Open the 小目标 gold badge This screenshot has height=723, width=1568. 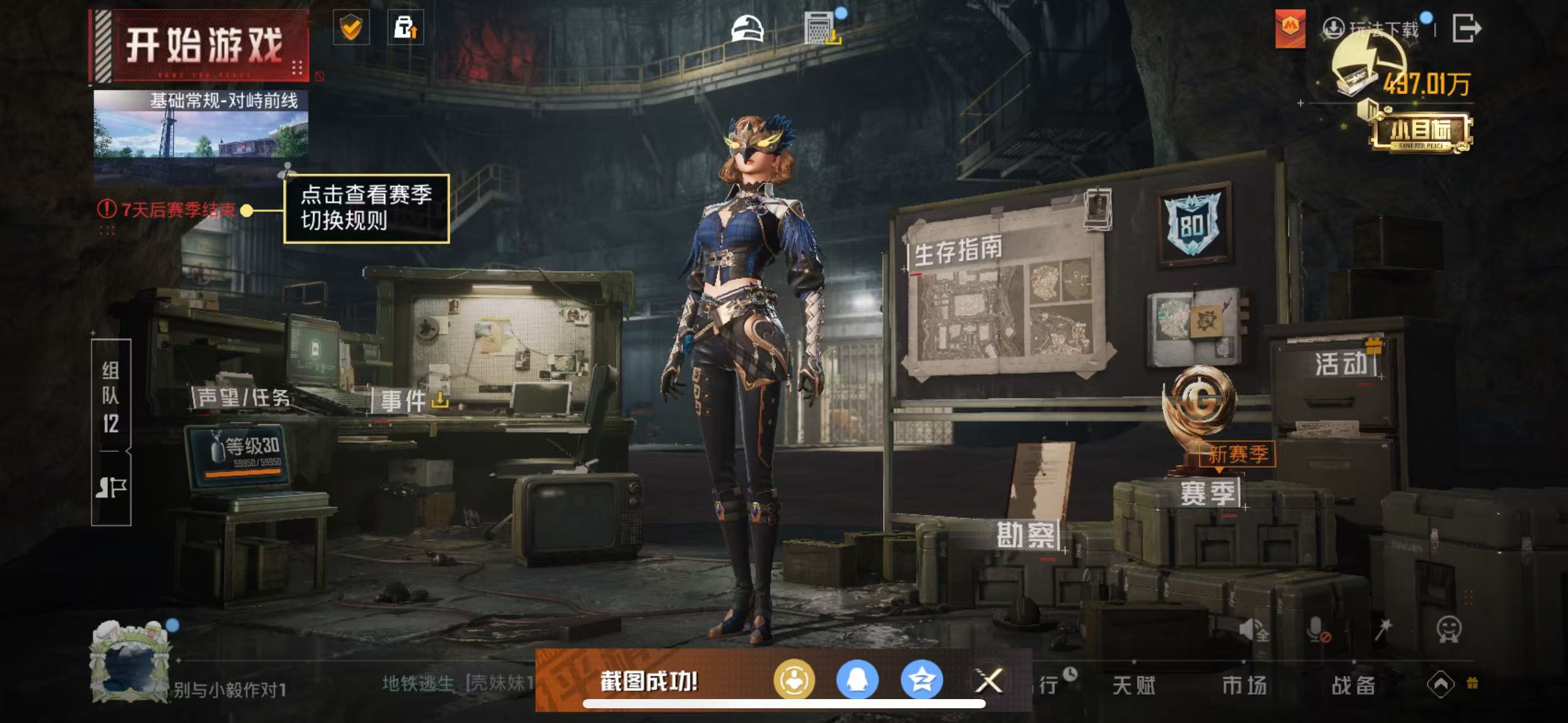[1420, 131]
